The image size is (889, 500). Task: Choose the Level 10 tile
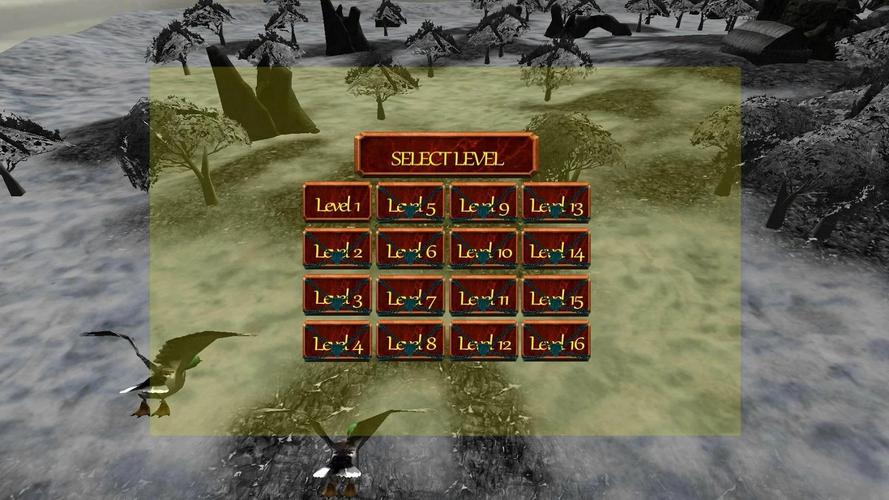483,249
